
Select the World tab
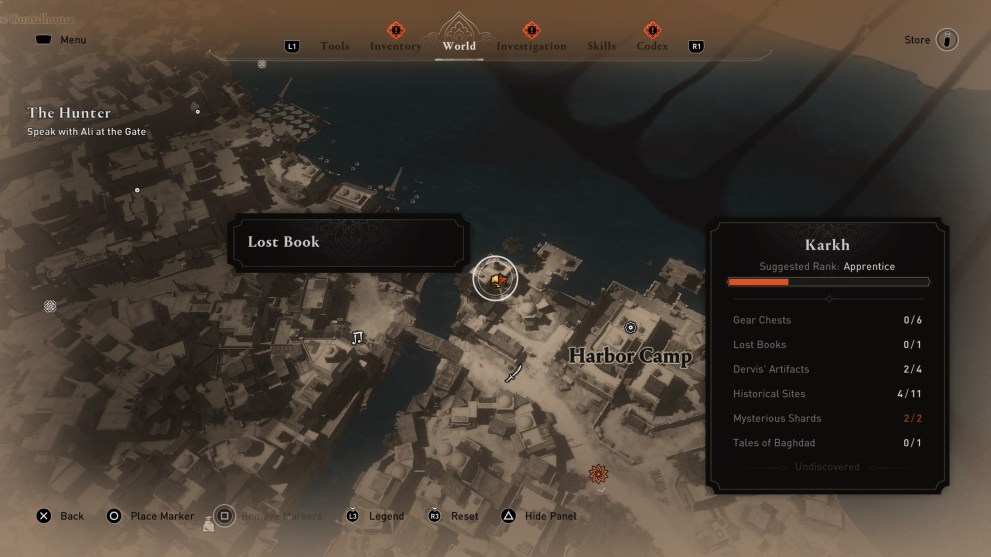point(459,46)
